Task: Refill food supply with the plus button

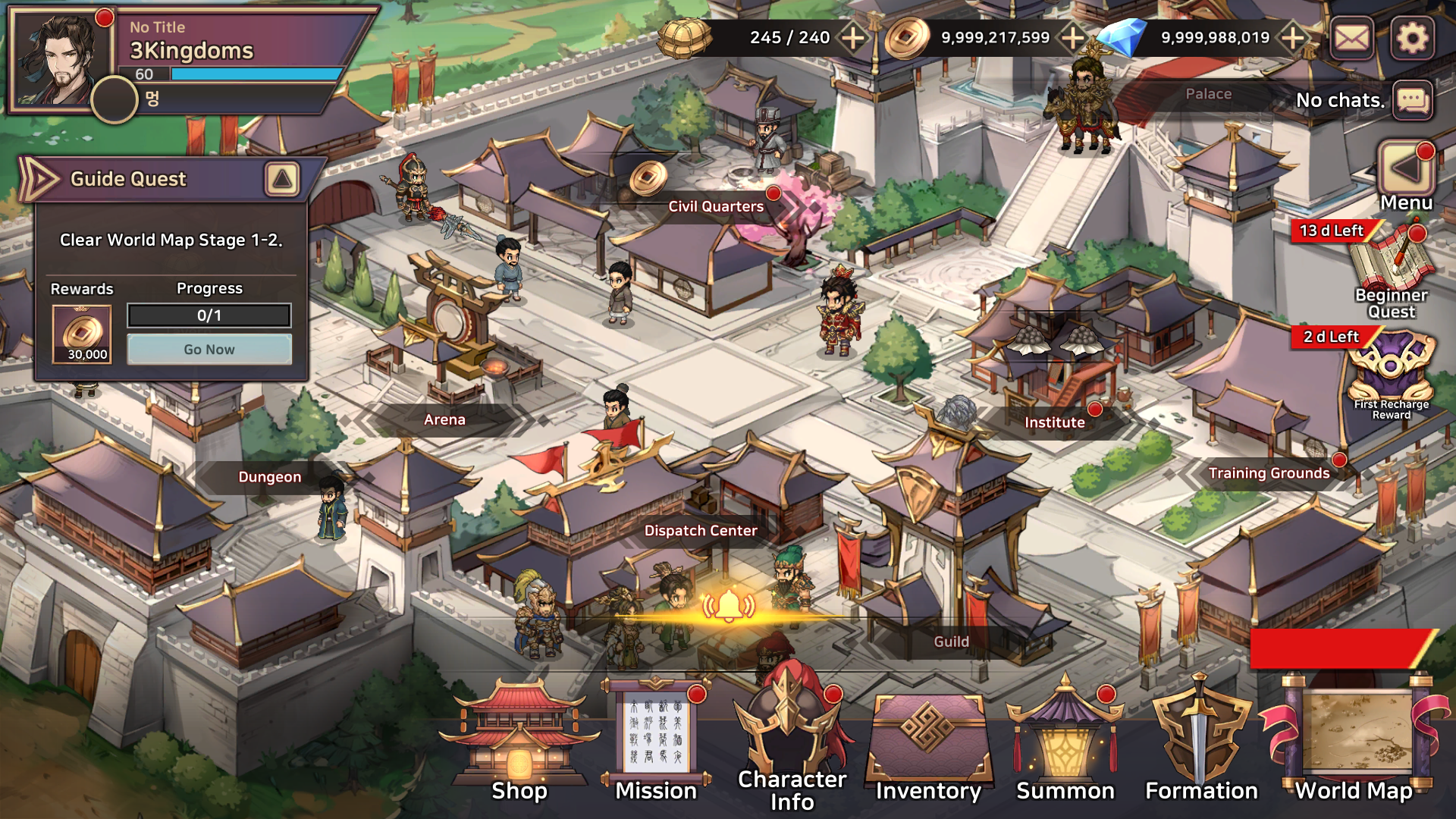Action: 853,38
